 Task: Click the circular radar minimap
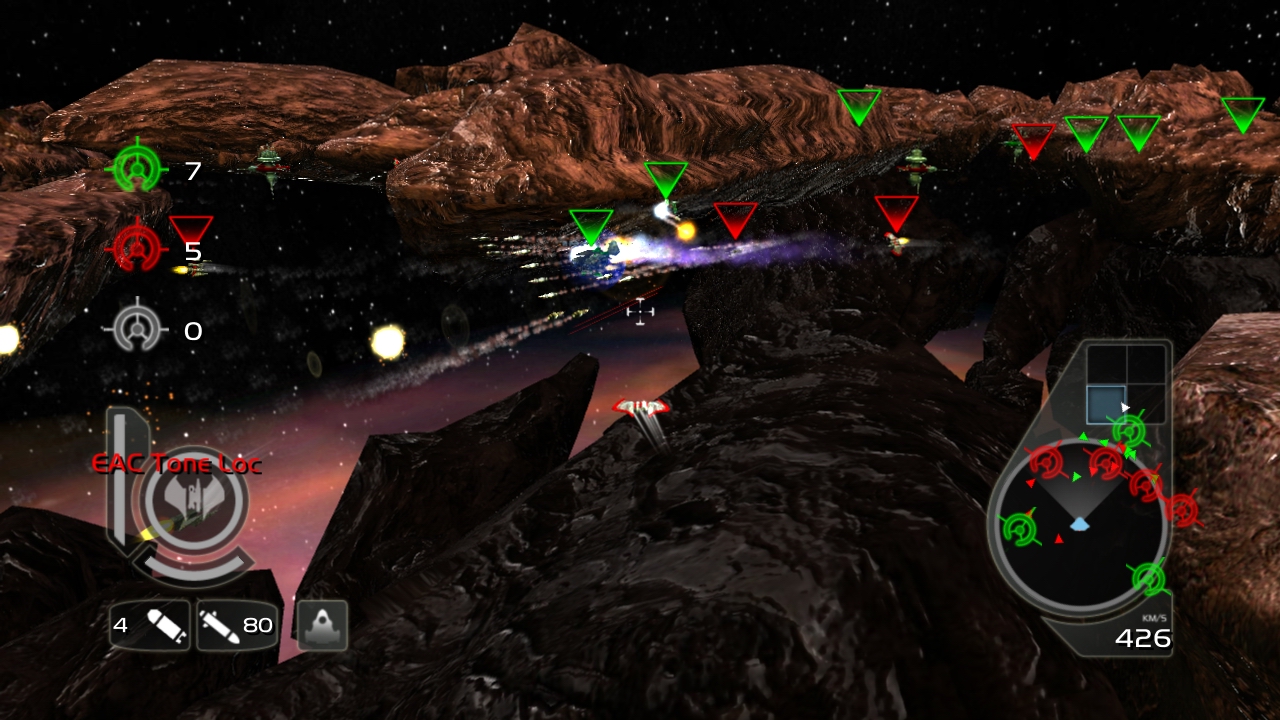[x=1079, y=525]
